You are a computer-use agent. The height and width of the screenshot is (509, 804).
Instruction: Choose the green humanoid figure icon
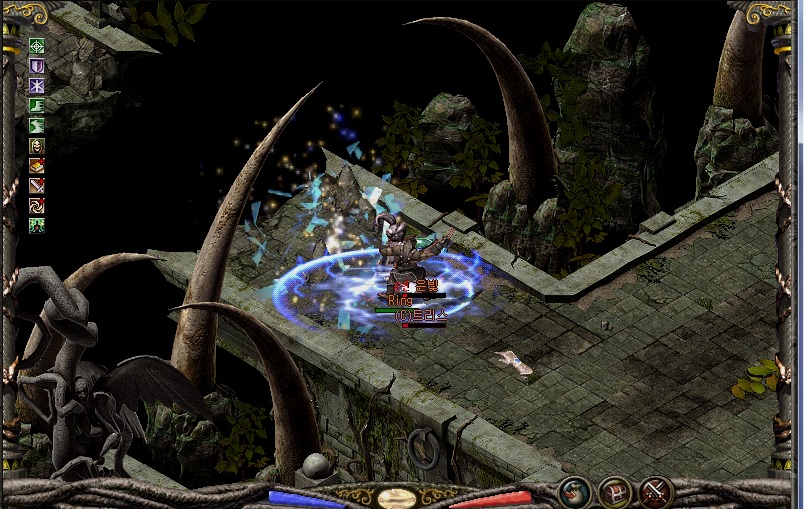tap(37, 226)
